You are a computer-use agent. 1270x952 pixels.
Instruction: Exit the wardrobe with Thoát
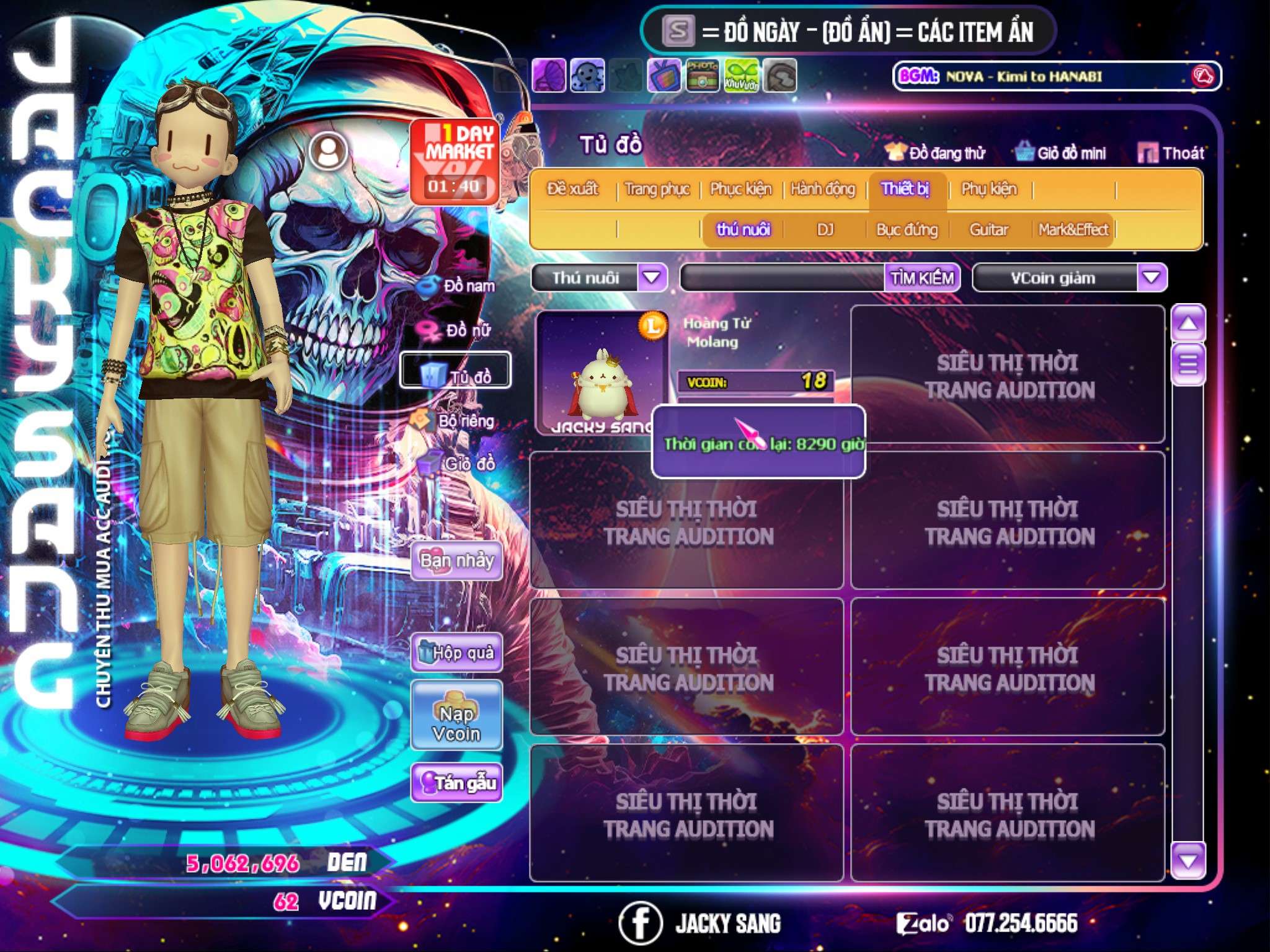(1171, 153)
